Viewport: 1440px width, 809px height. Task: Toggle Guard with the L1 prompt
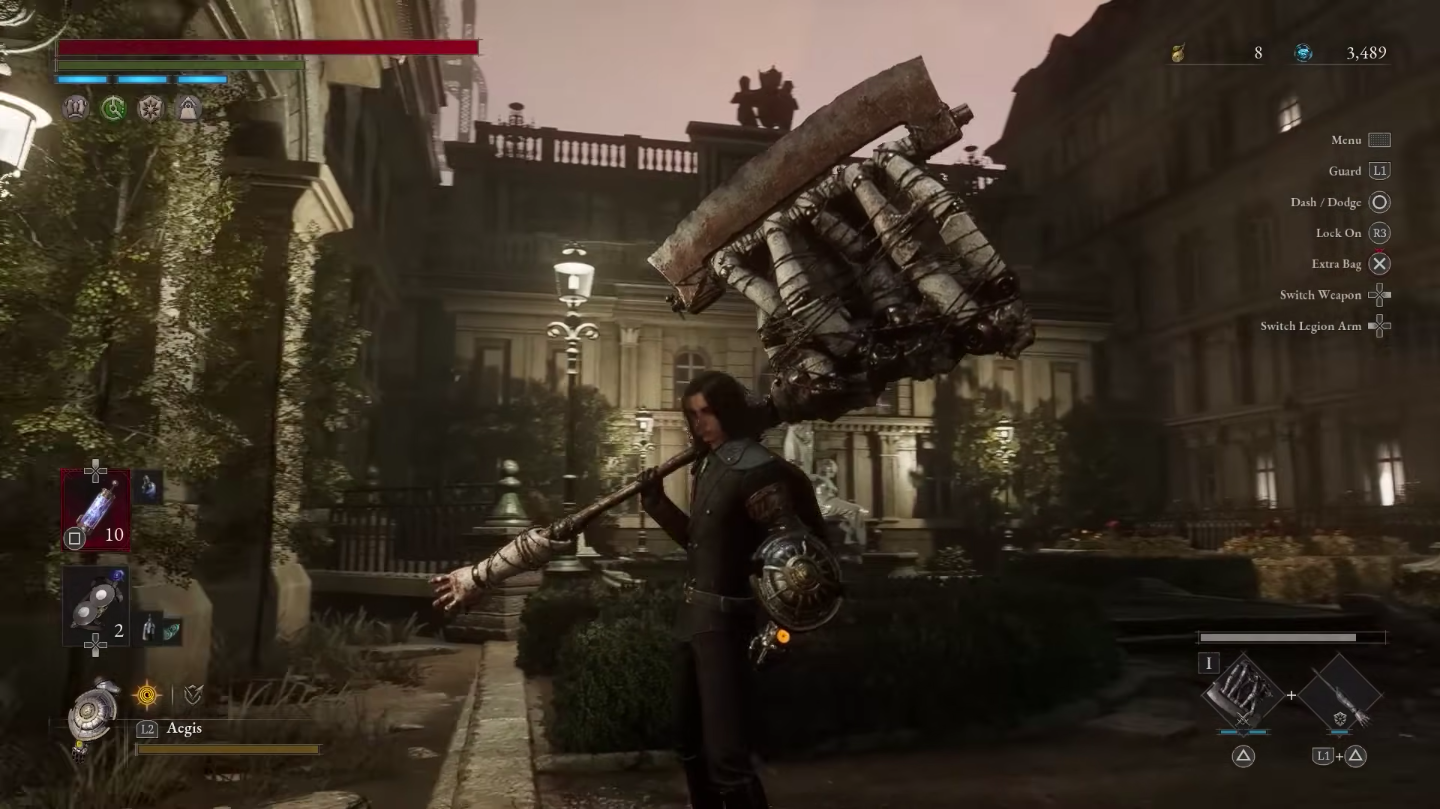point(1379,170)
